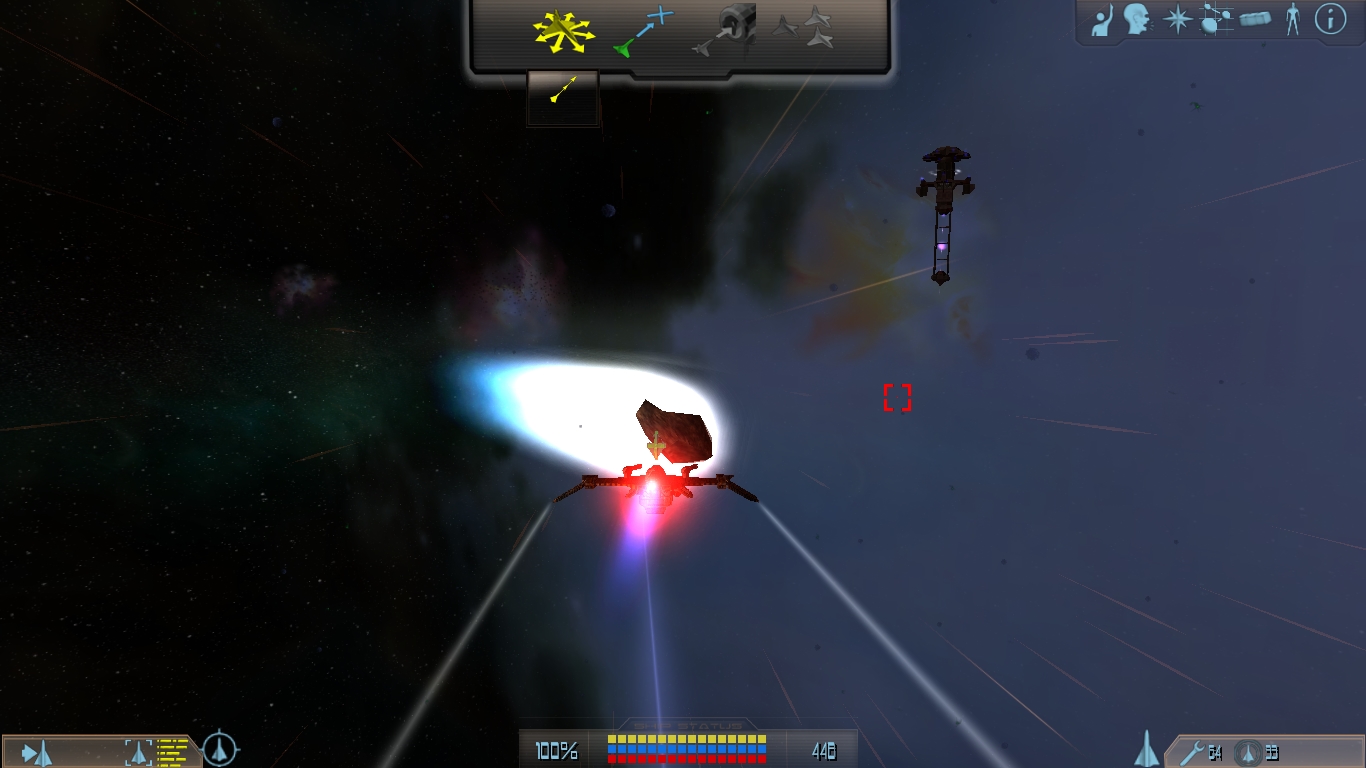Screen dimensions: 1366x768
Task: Open the raised-hand figure menu
Action: [1103, 20]
